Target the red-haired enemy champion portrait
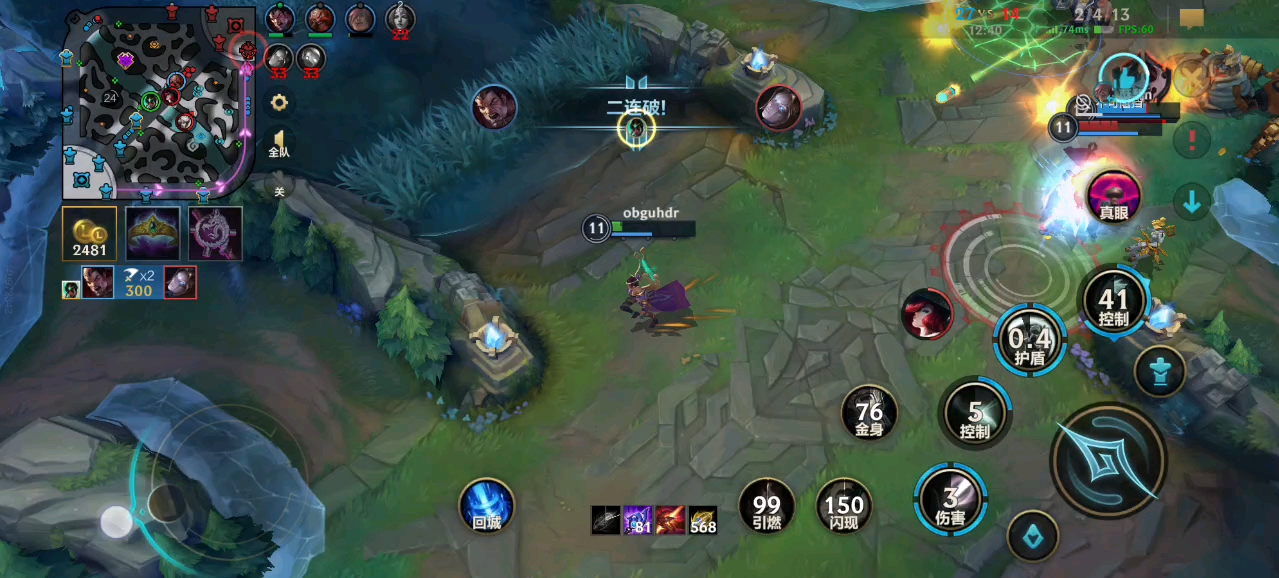 (926, 313)
